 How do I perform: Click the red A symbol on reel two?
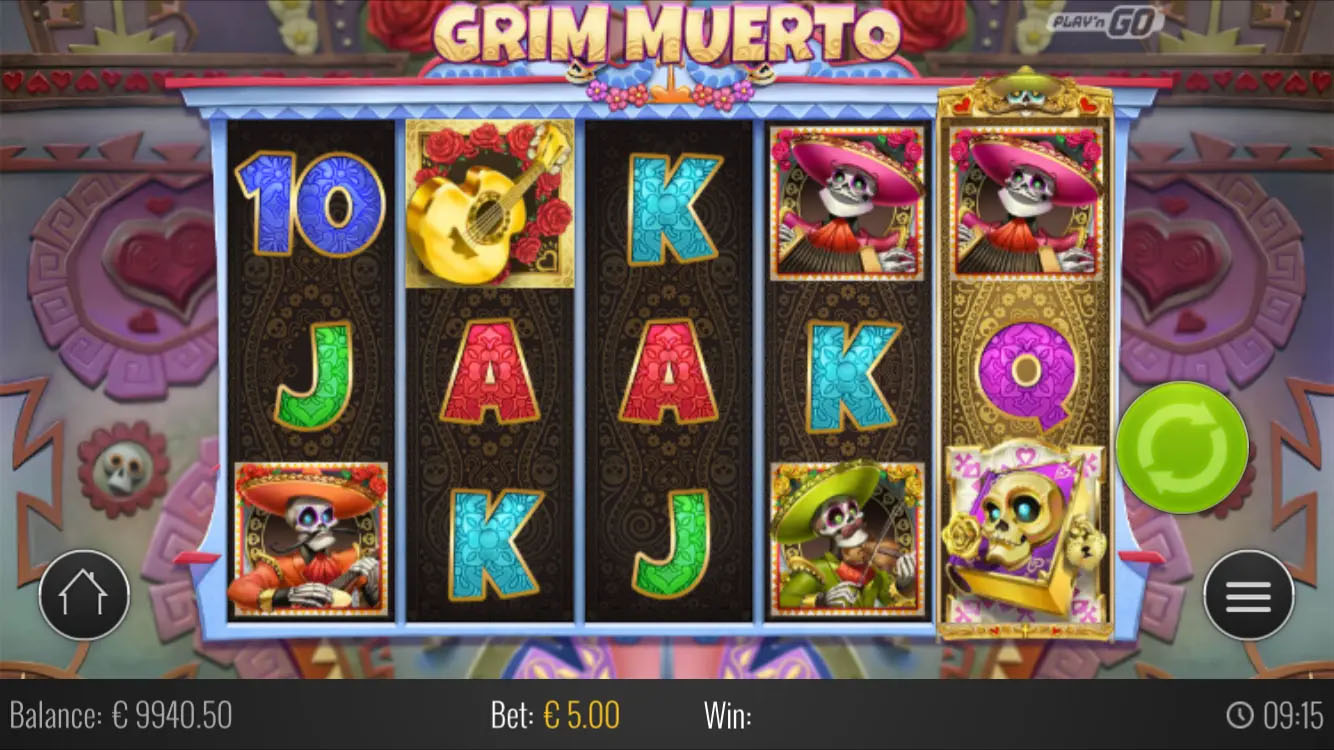[x=489, y=370]
